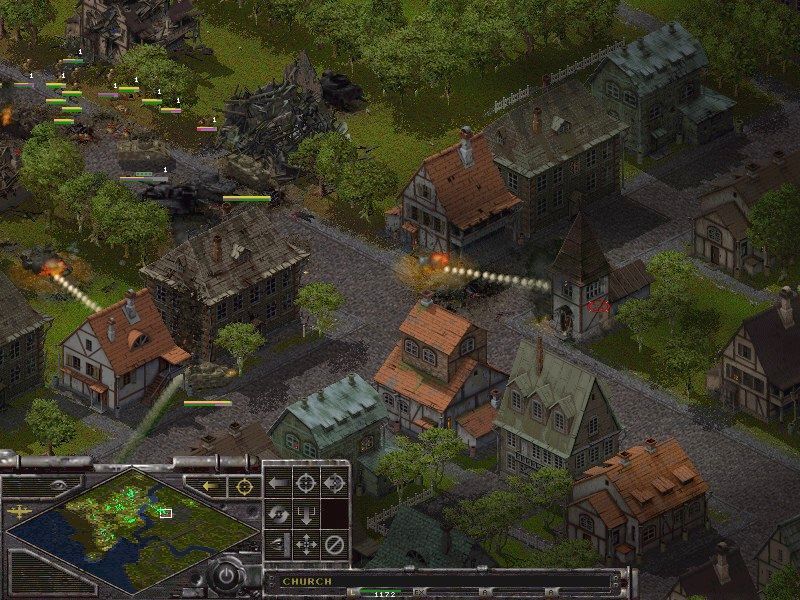Activate the four-way arrows command
The image size is (800, 600).
coord(306,545)
